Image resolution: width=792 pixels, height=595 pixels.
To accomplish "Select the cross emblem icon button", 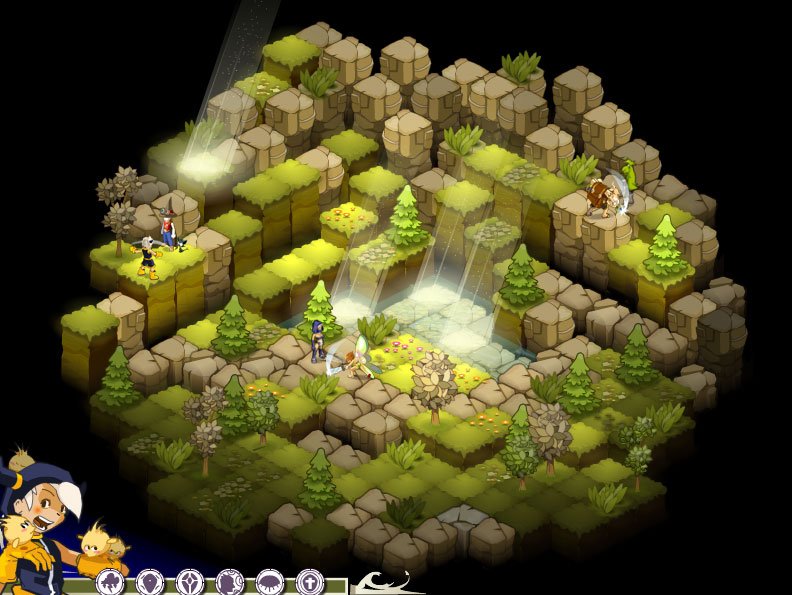I will point(310,582).
